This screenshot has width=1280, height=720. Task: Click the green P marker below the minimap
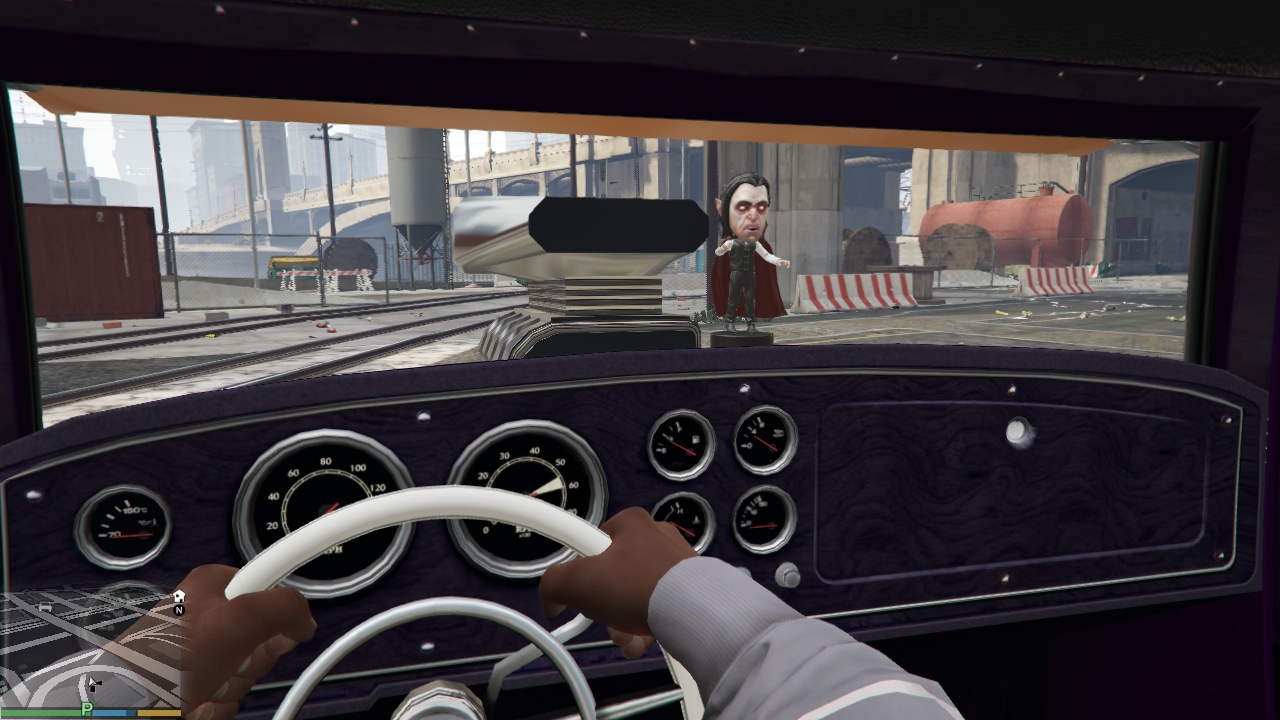pos(87,709)
